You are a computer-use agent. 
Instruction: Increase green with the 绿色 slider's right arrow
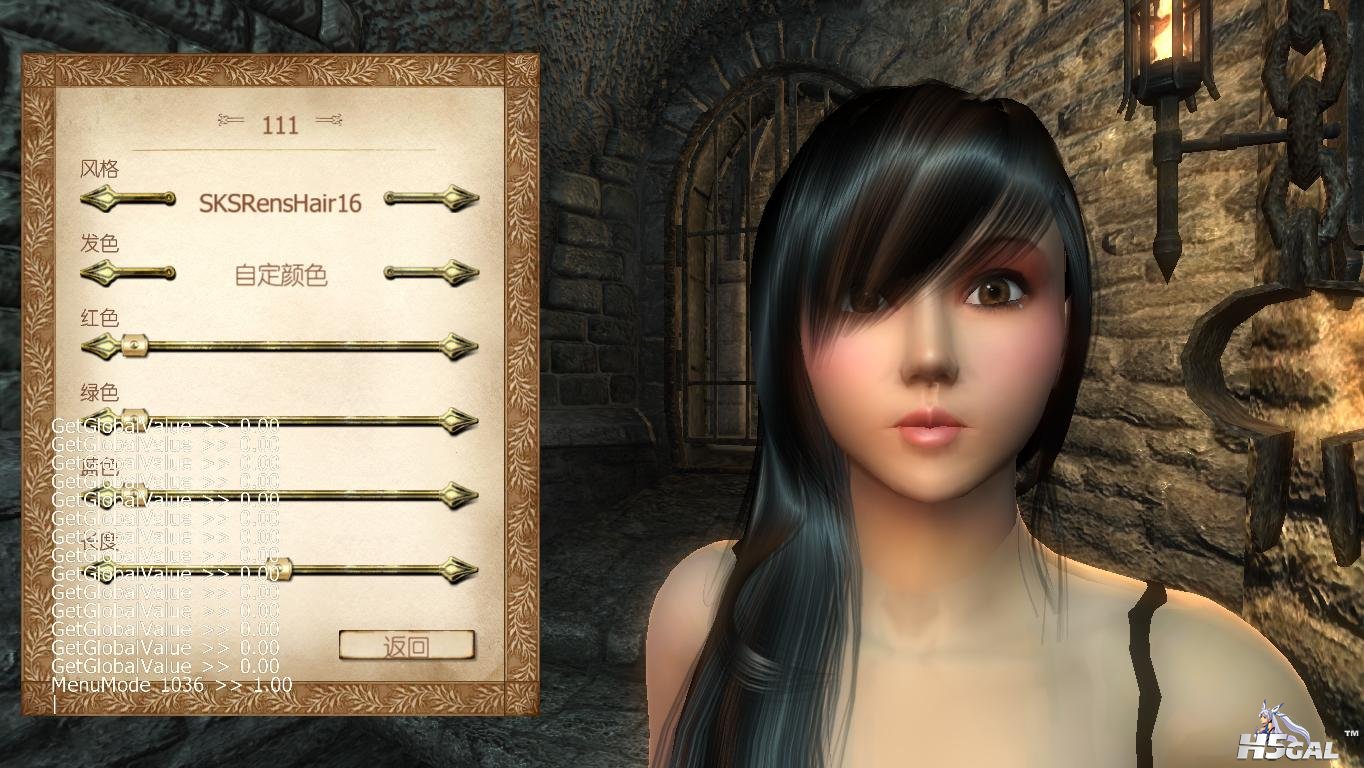461,421
